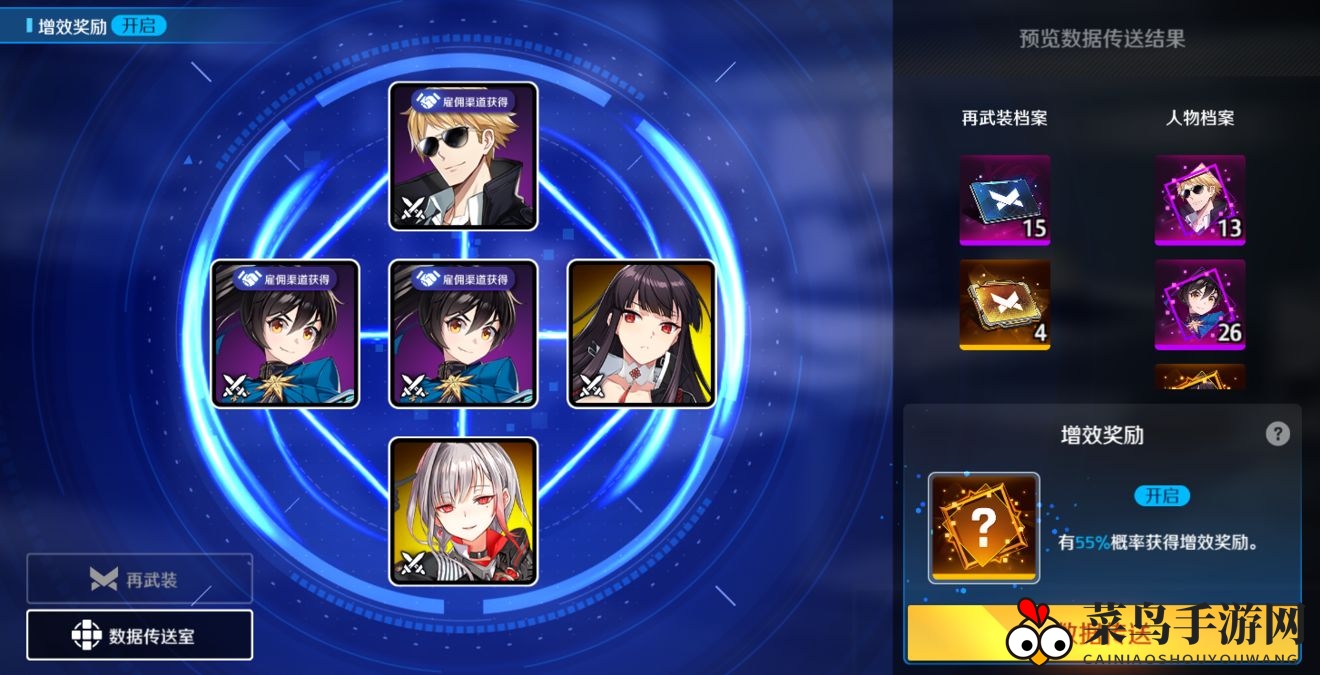This screenshot has height=675, width=1320.
Task: Toggle 开启 beside the 增效奖励 header title
Action: coord(139,26)
